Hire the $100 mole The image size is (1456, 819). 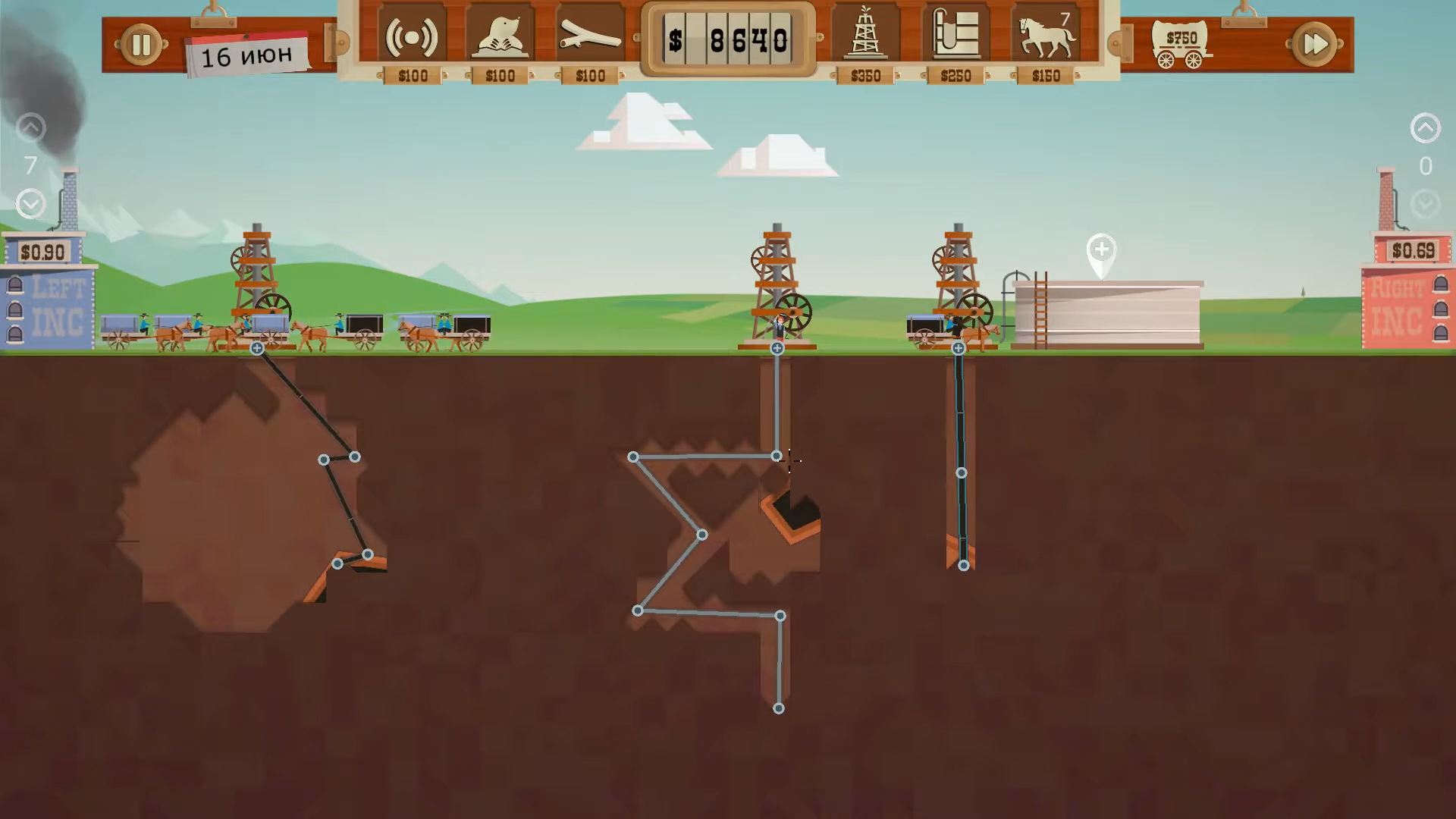coord(500,36)
